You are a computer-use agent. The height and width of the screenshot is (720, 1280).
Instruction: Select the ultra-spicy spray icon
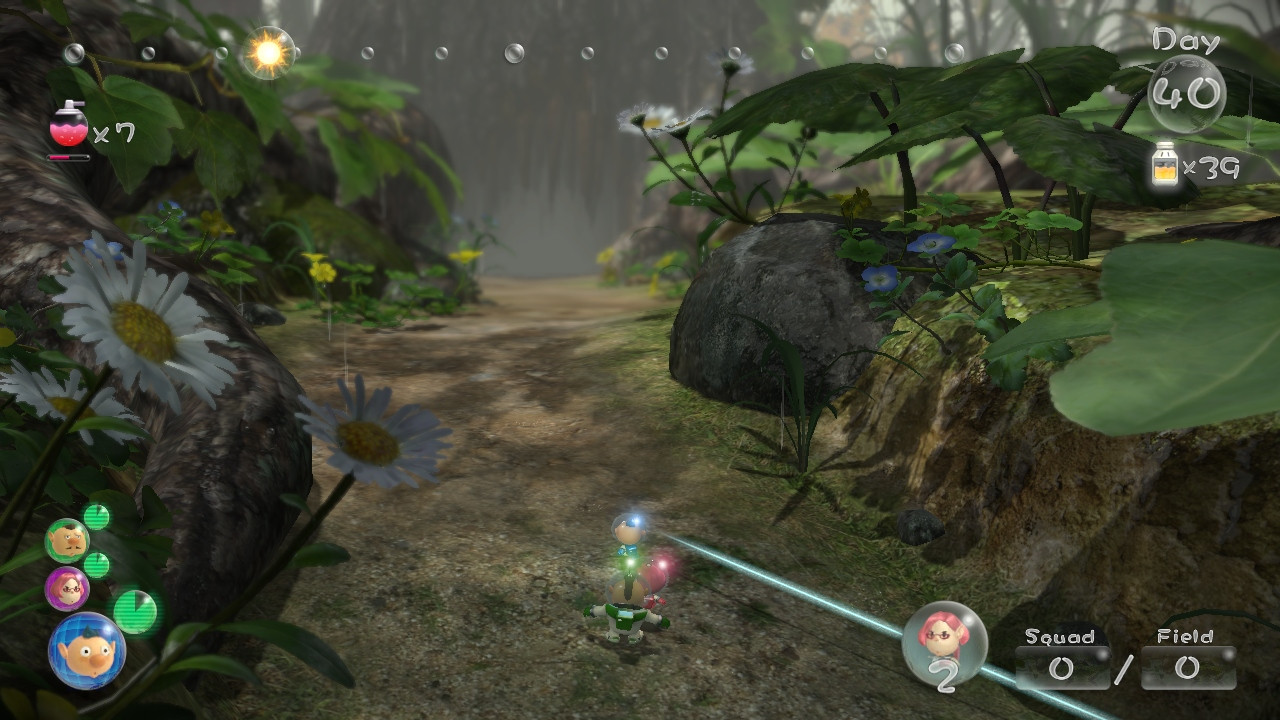[69, 125]
